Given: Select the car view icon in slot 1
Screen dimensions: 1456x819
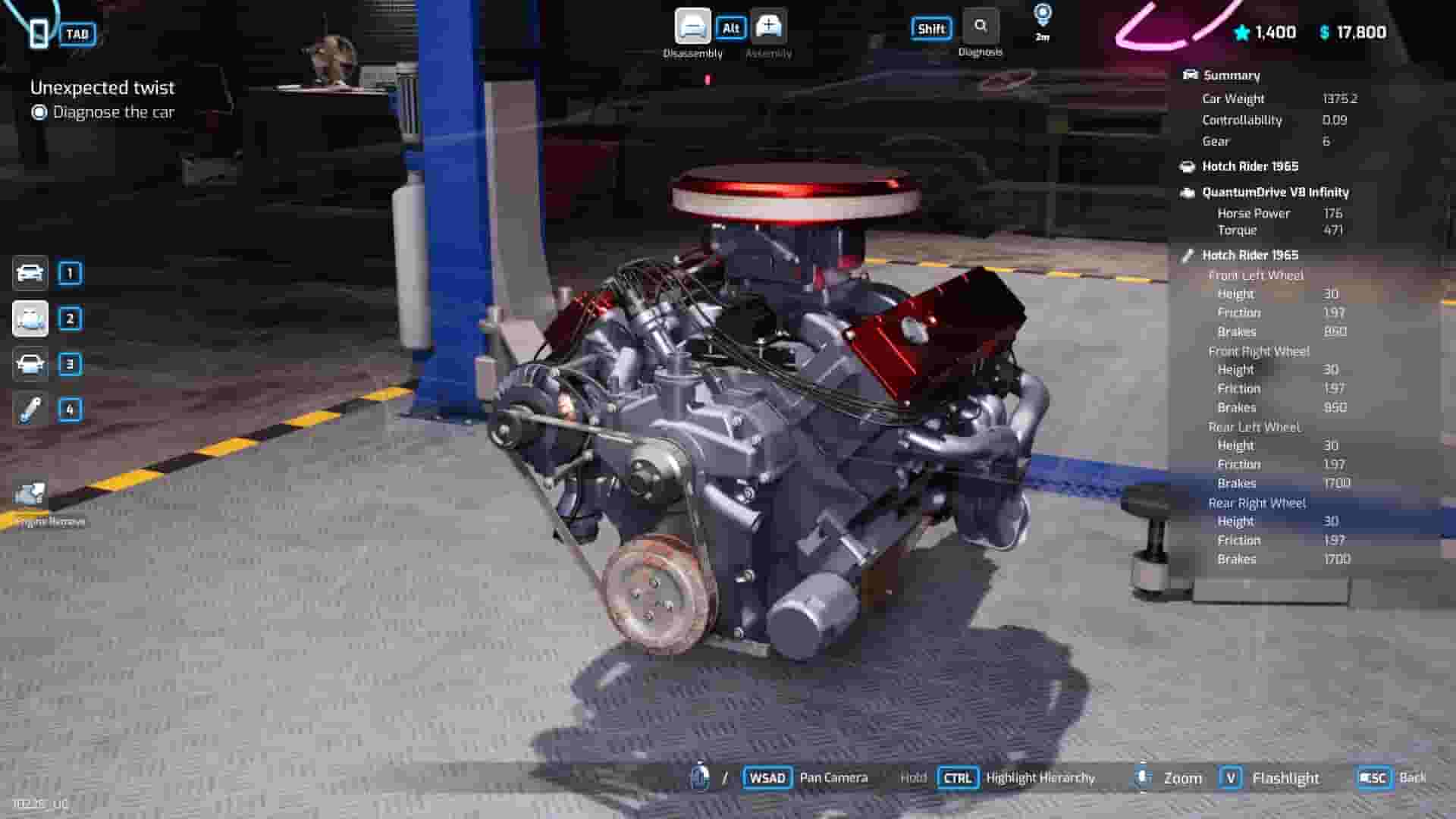Looking at the screenshot, I should pyautogui.click(x=30, y=273).
